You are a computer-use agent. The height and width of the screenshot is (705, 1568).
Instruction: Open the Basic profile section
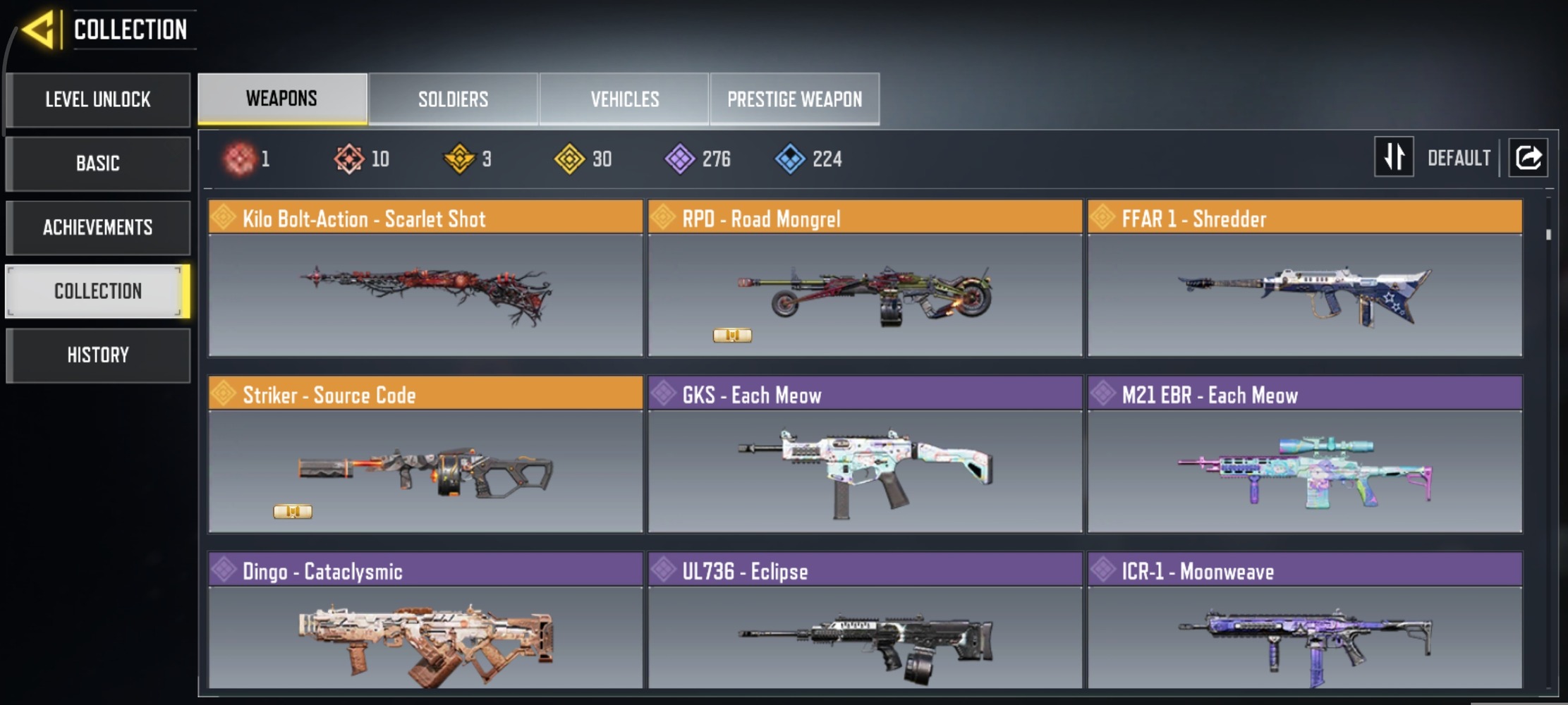tap(98, 164)
